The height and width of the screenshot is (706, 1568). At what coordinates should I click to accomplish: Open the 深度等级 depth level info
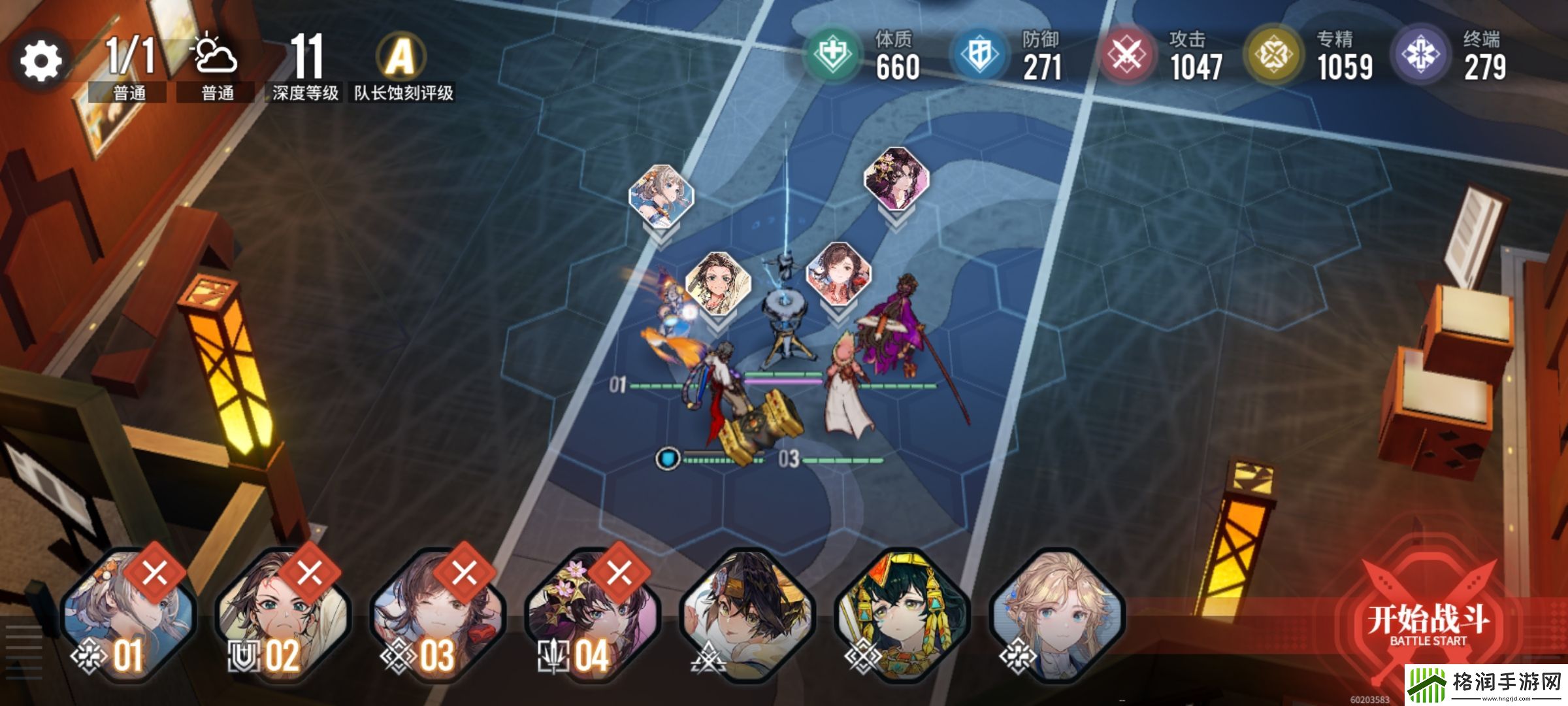click(x=305, y=65)
